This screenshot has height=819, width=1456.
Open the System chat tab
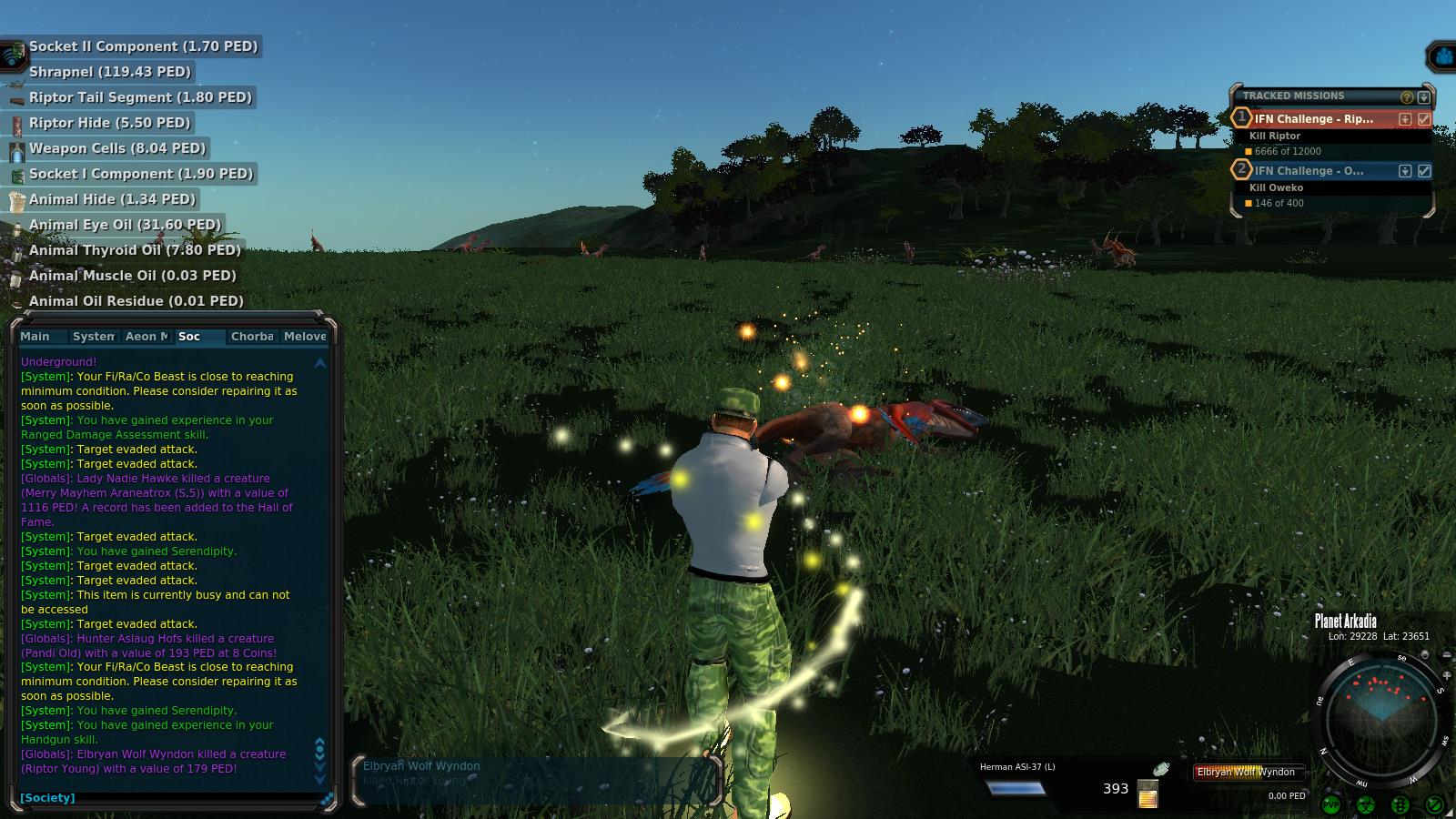(94, 337)
